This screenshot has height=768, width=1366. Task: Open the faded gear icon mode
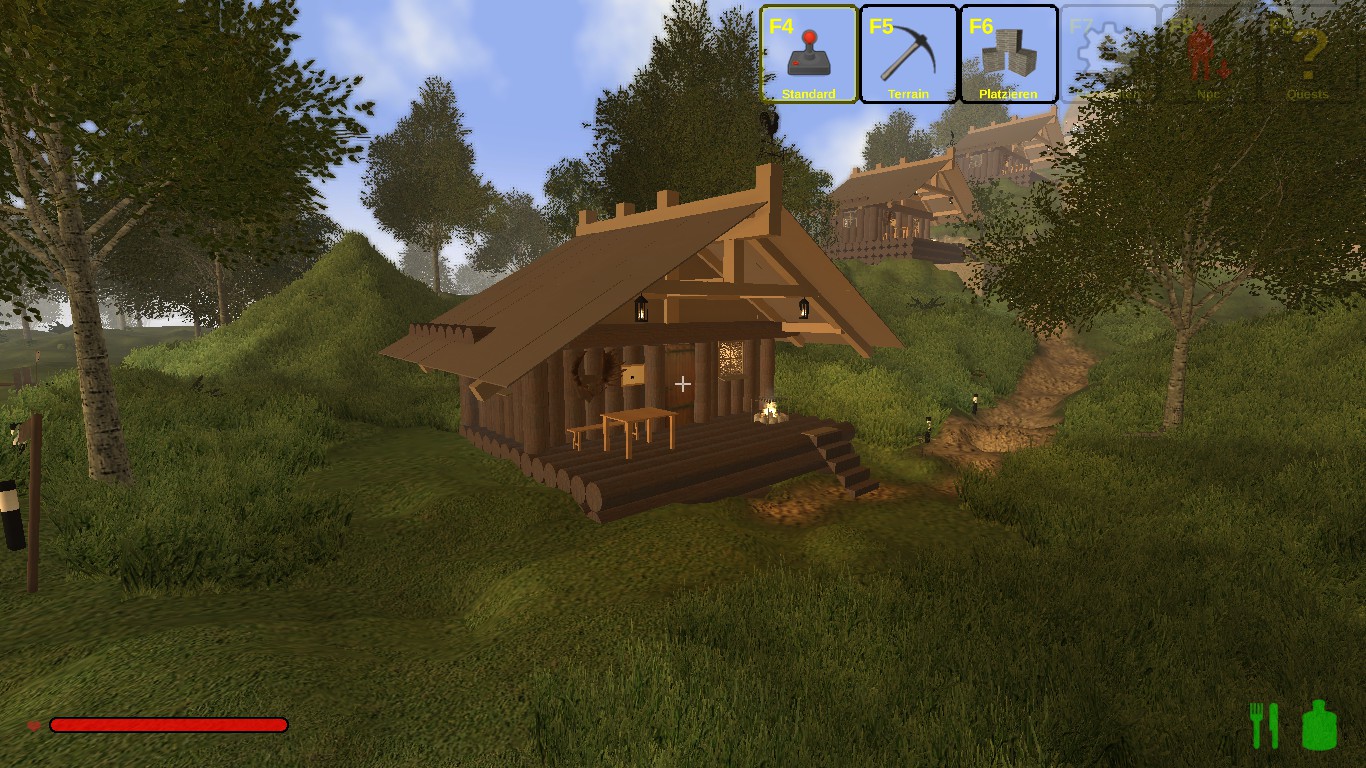tap(1108, 54)
